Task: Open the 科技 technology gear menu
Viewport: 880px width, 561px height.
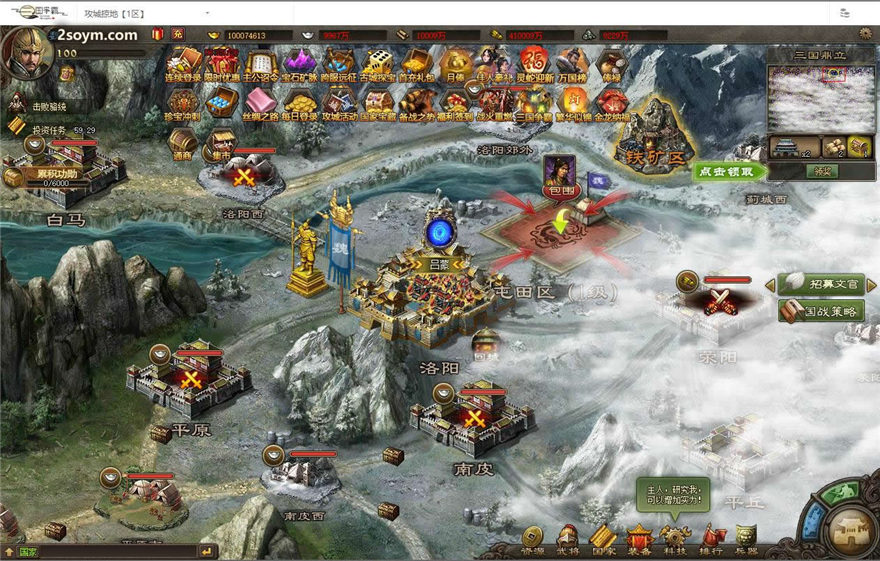Action: (x=675, y=540)
